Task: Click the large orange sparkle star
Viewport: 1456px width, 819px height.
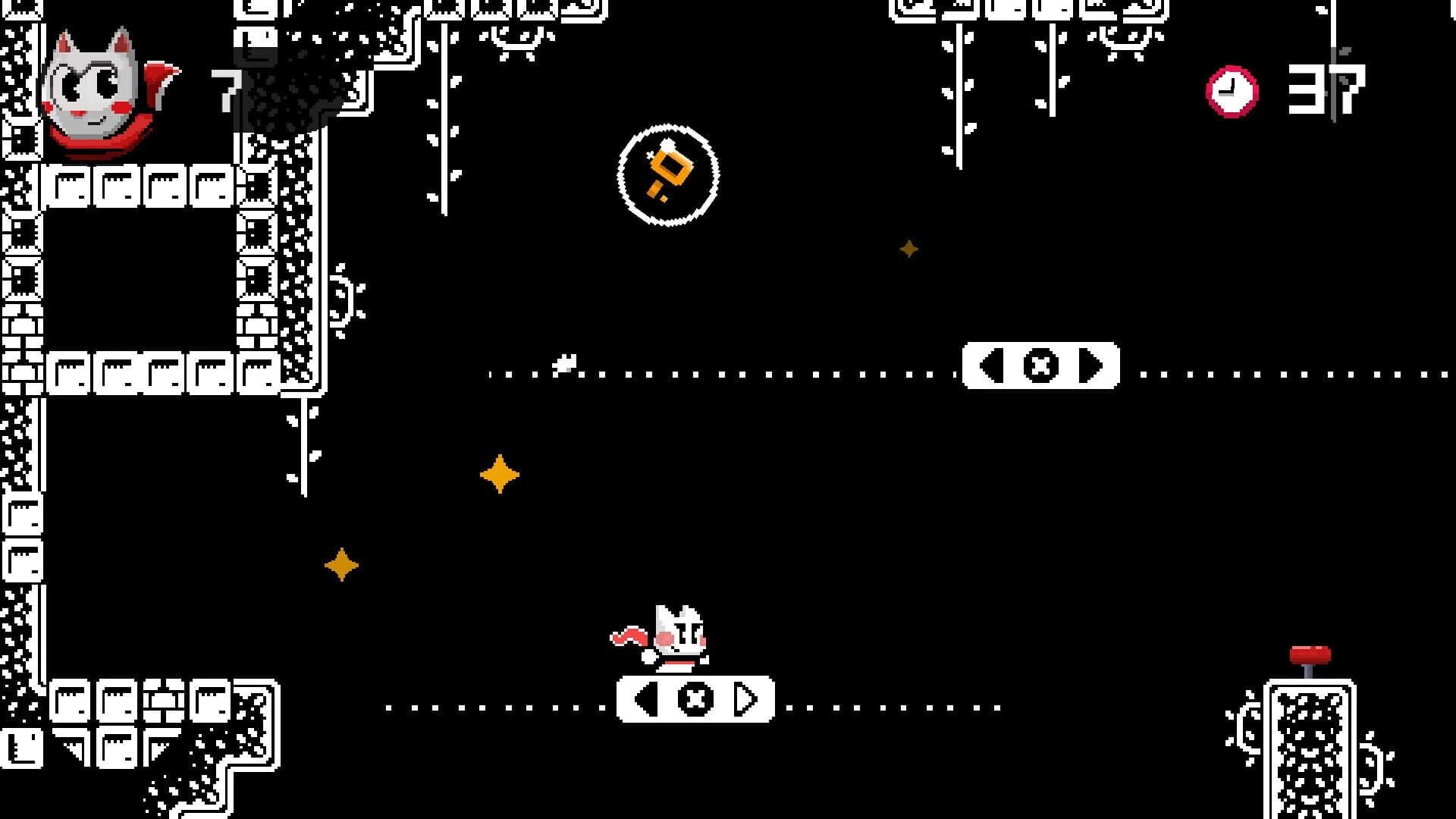Action: 500,475
